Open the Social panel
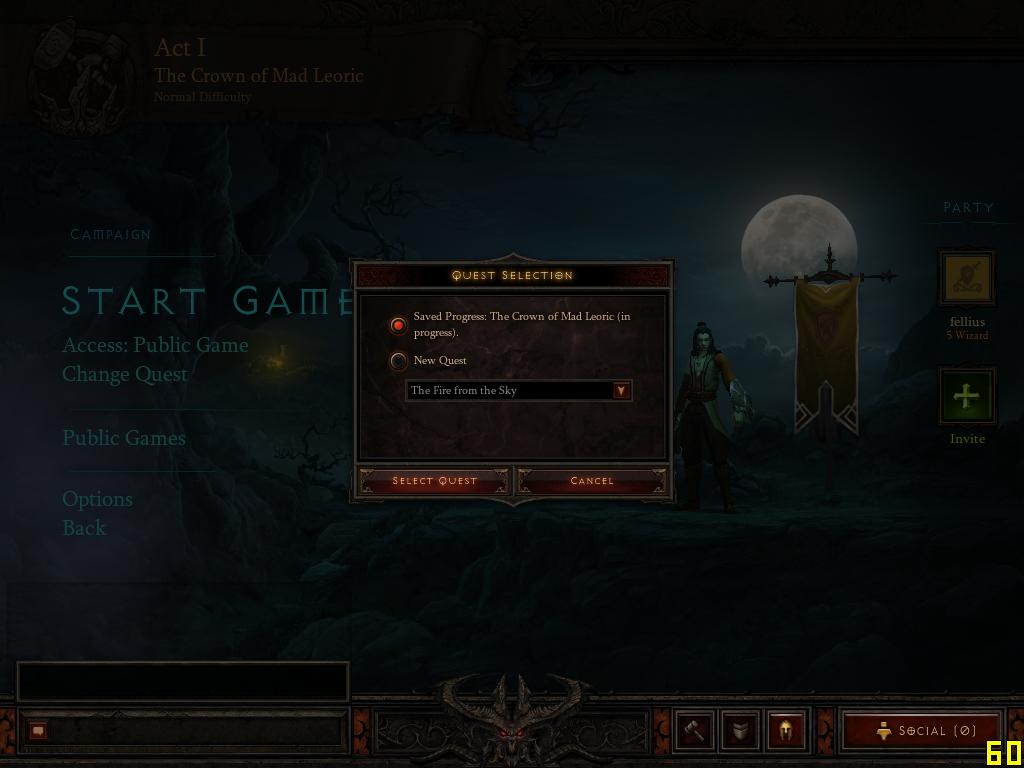The image size is (1024, 768). 922,731
